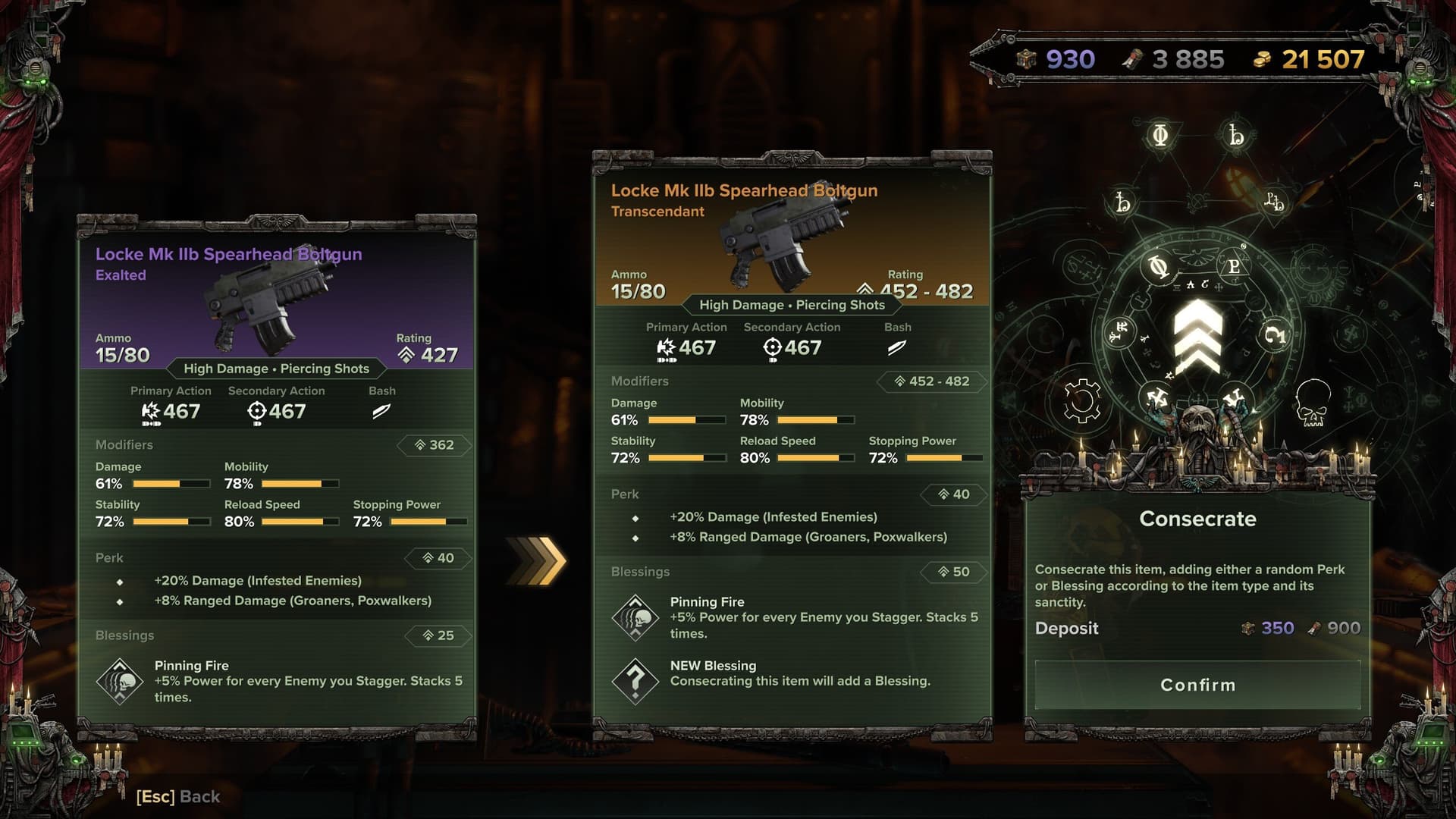Click the NEW Blessing question mark icon

(x=635, y=680)
